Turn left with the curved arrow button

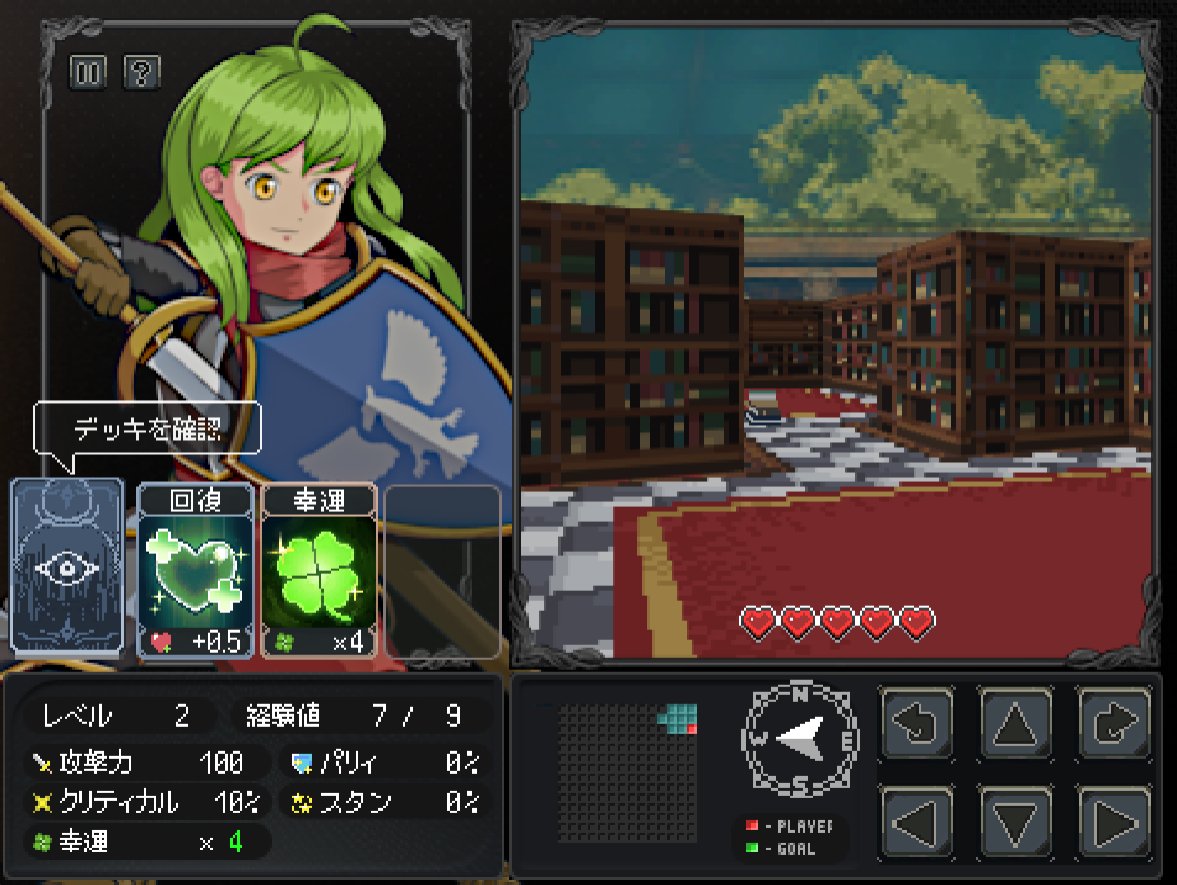[917, 722]
